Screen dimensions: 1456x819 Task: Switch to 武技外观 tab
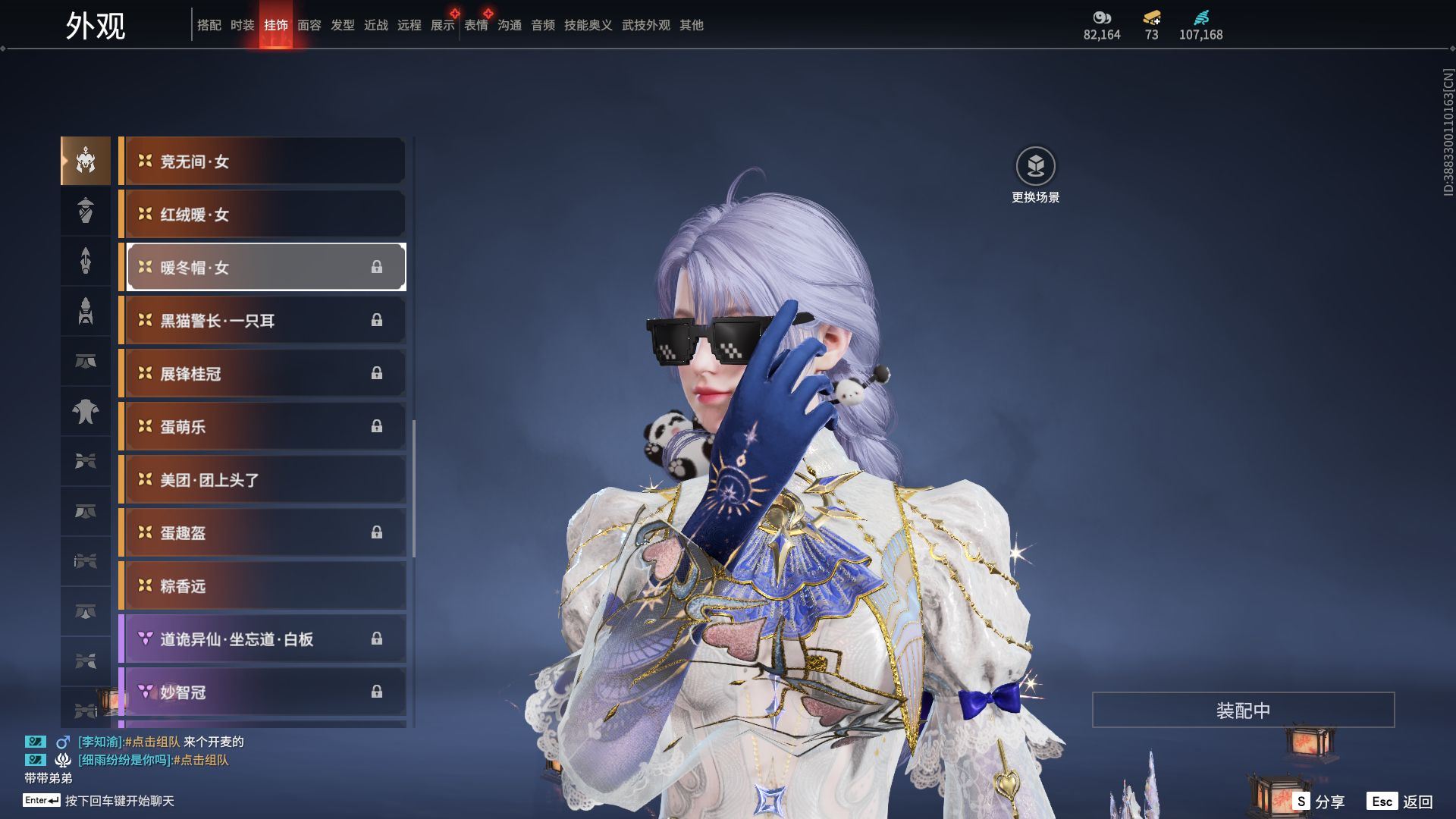click(x=645, y=25)
